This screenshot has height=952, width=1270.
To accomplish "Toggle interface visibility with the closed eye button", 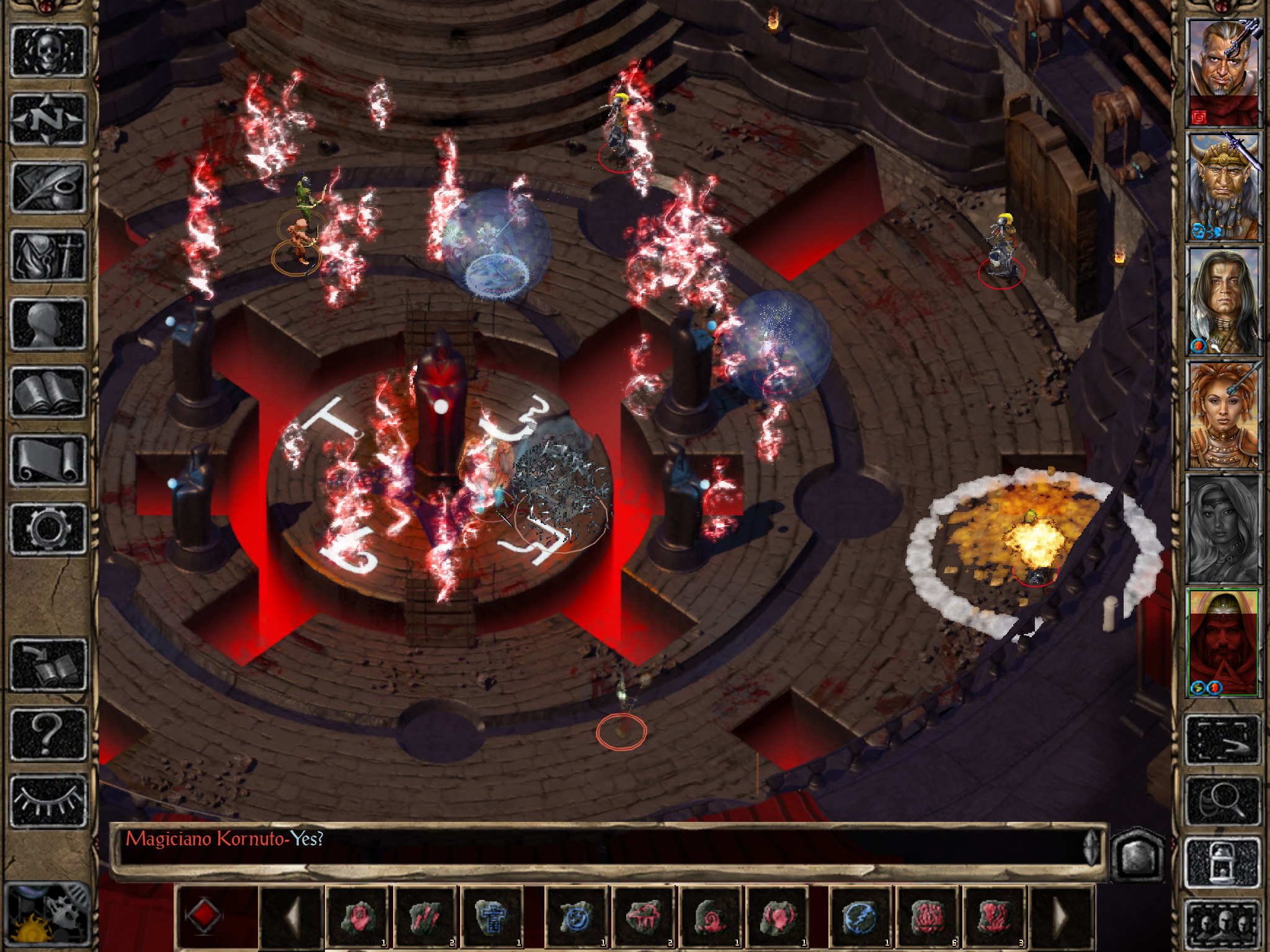I will tap(48, 801).
